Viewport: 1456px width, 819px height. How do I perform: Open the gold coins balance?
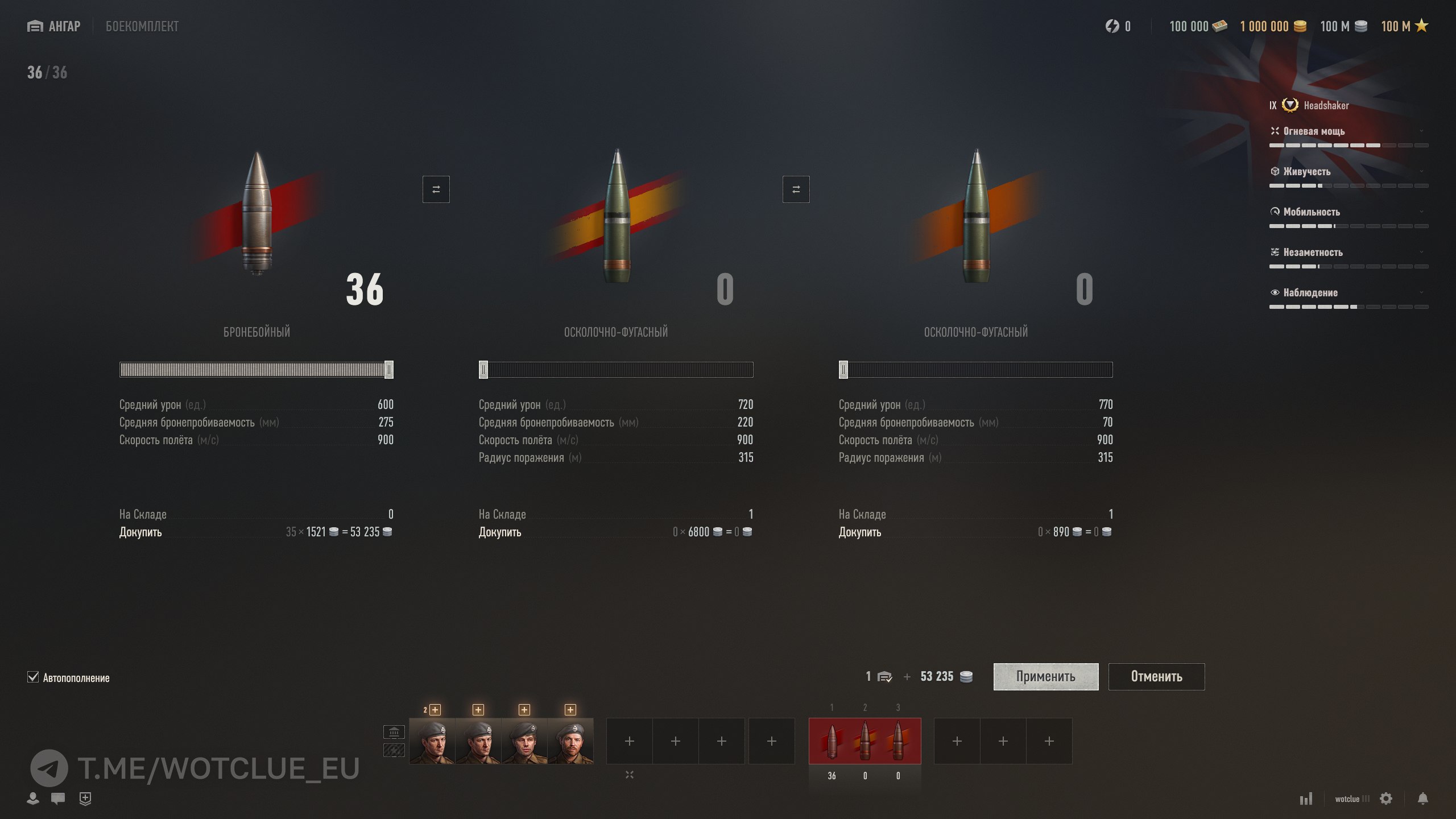(1273, 26)
